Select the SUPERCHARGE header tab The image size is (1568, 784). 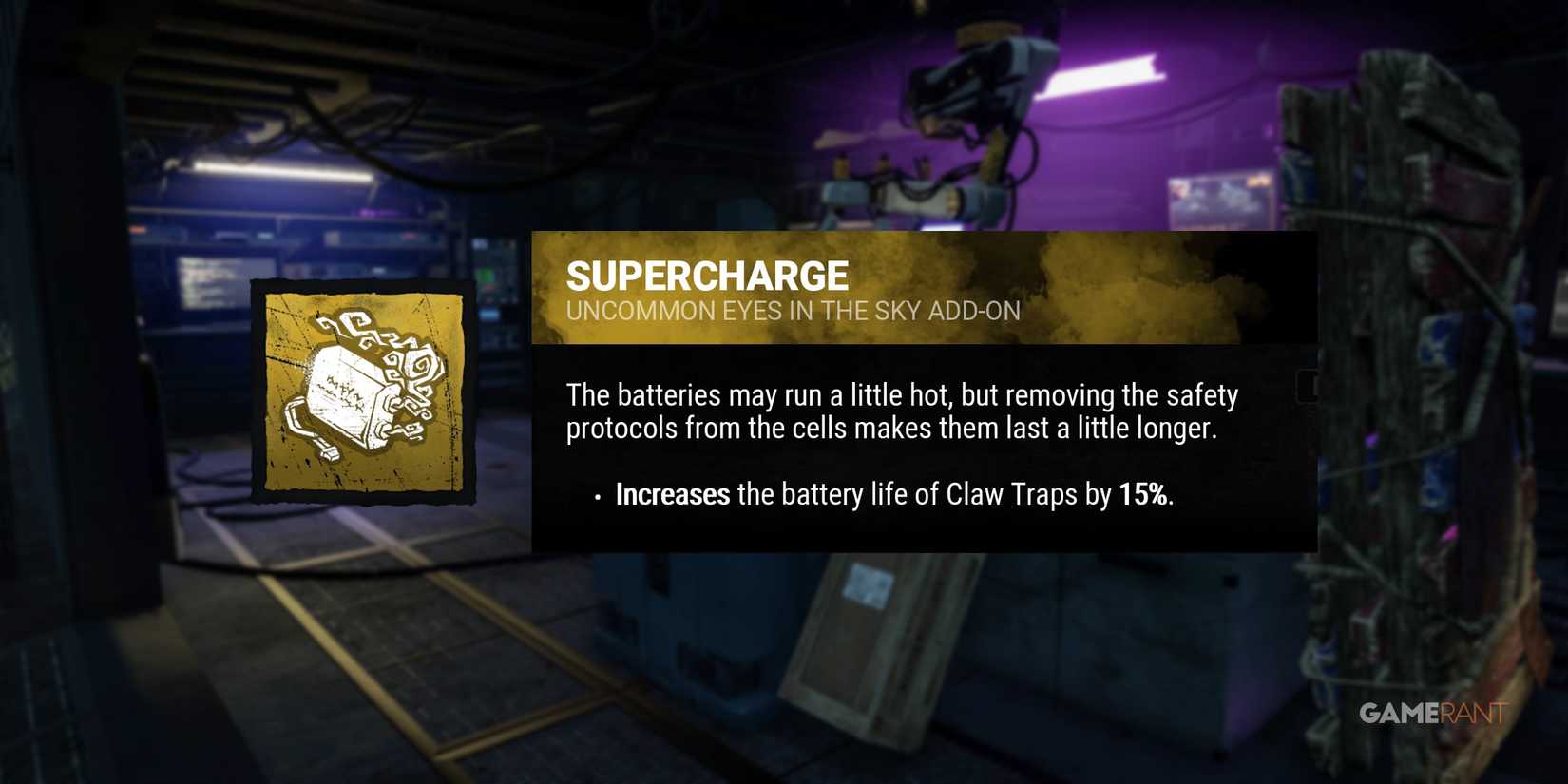[706, 275]
